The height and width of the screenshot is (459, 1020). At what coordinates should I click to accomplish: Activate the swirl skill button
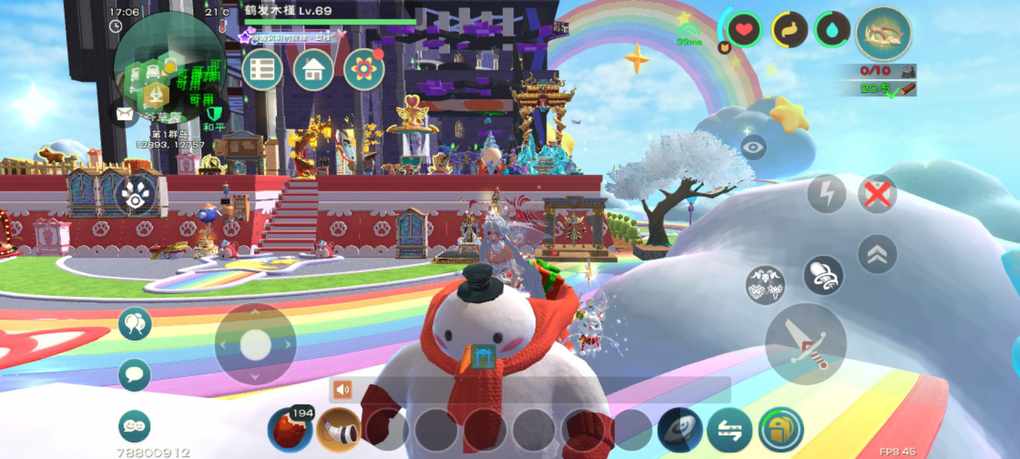[x=680, y=430]
